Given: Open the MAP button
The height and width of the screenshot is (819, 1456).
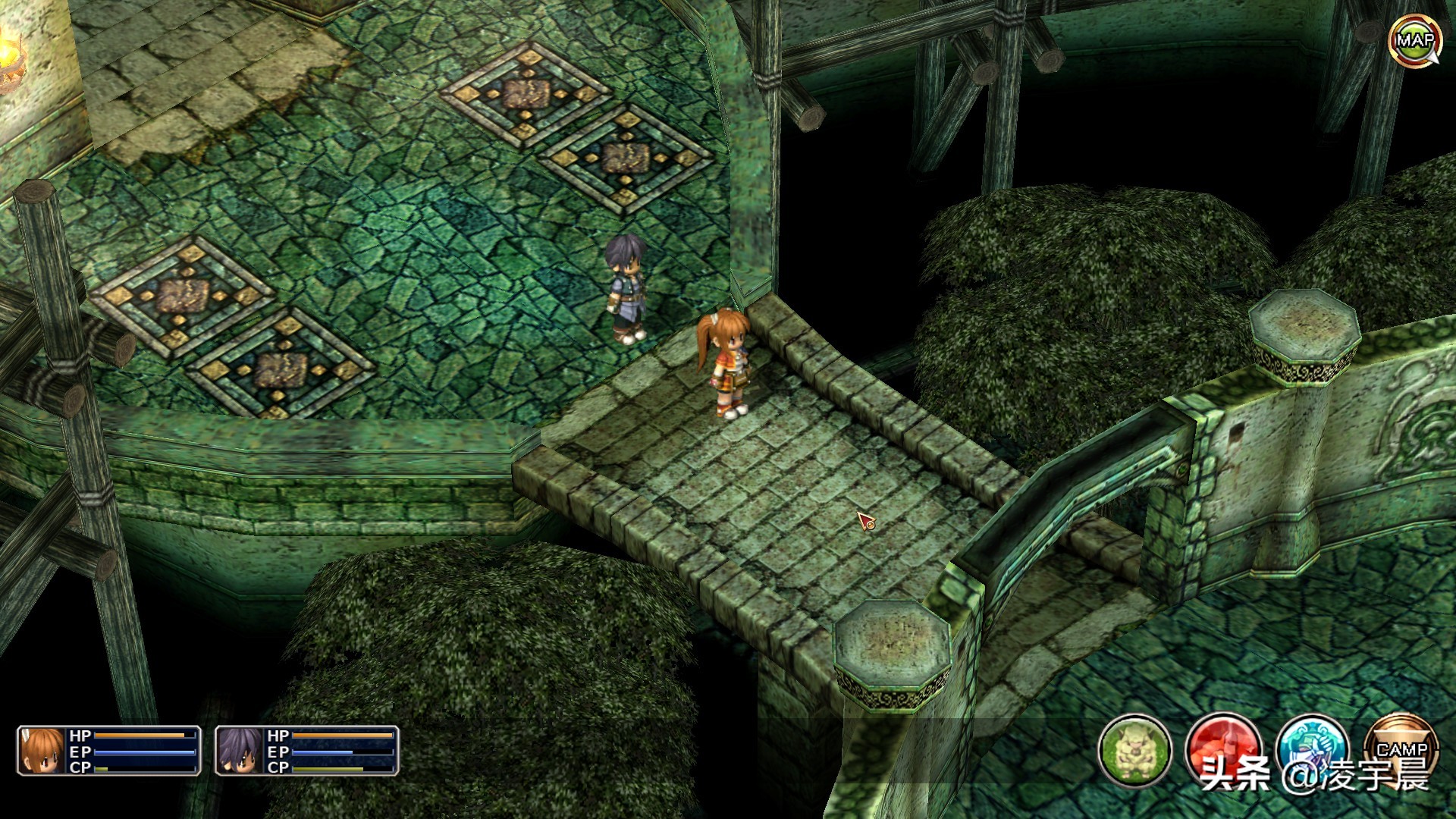Looking at the screenshot, I should [x=1414, y=40].
